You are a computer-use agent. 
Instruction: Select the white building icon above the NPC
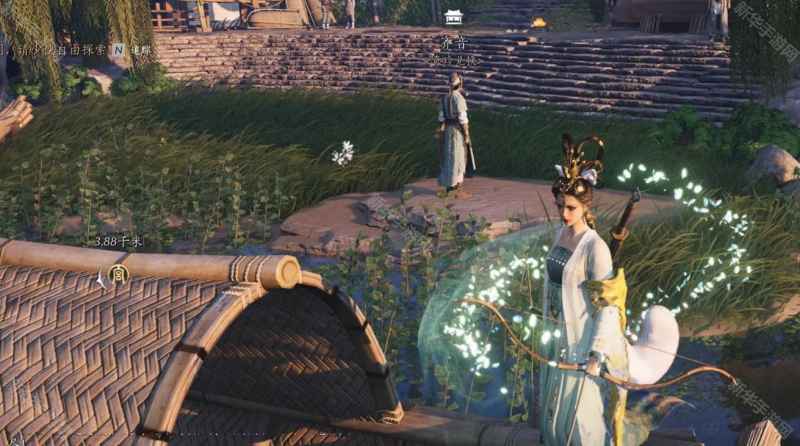[453, 17]
